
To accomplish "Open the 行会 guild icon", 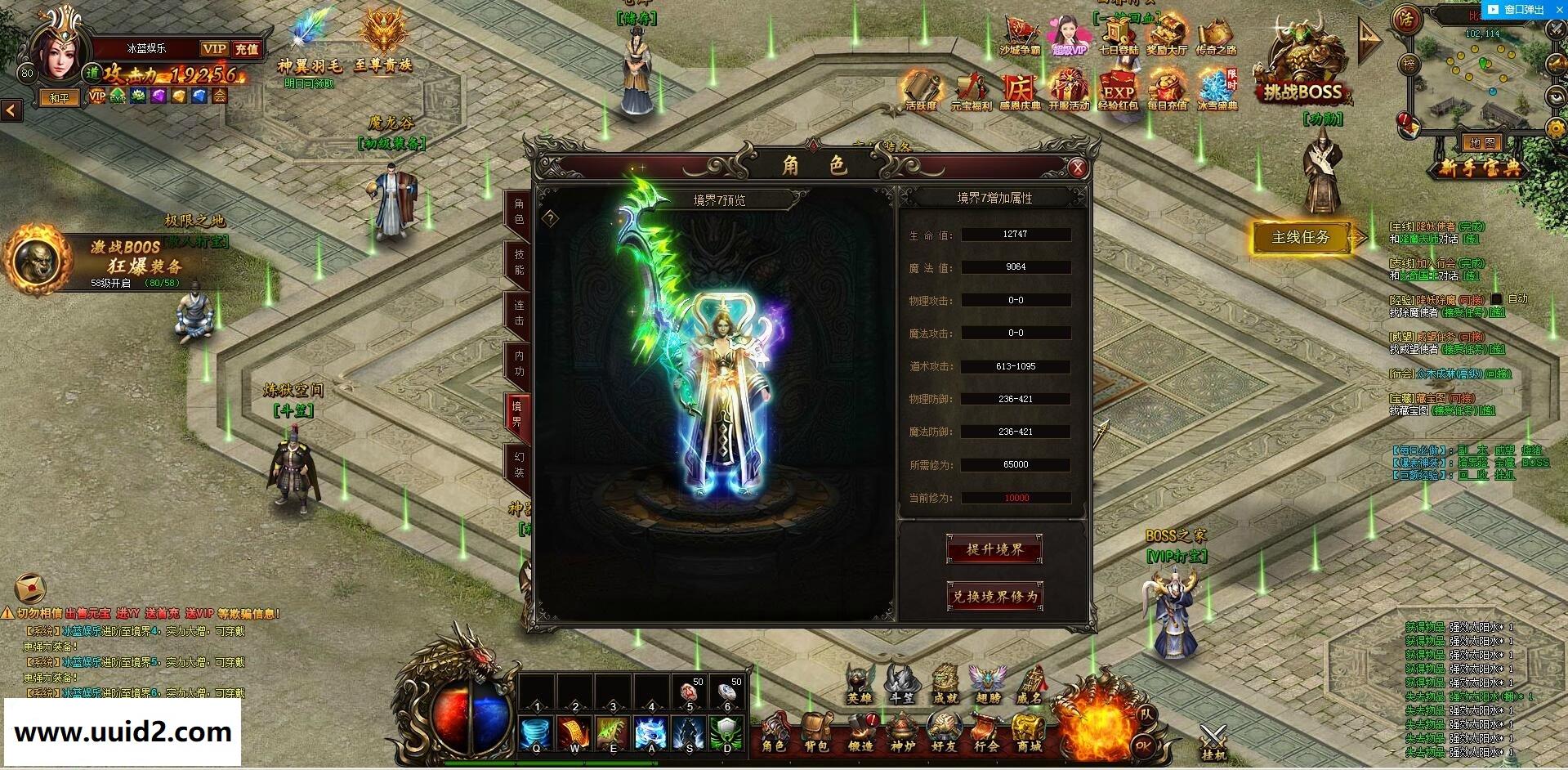I will pyautogui.click(x=986, y=731).
